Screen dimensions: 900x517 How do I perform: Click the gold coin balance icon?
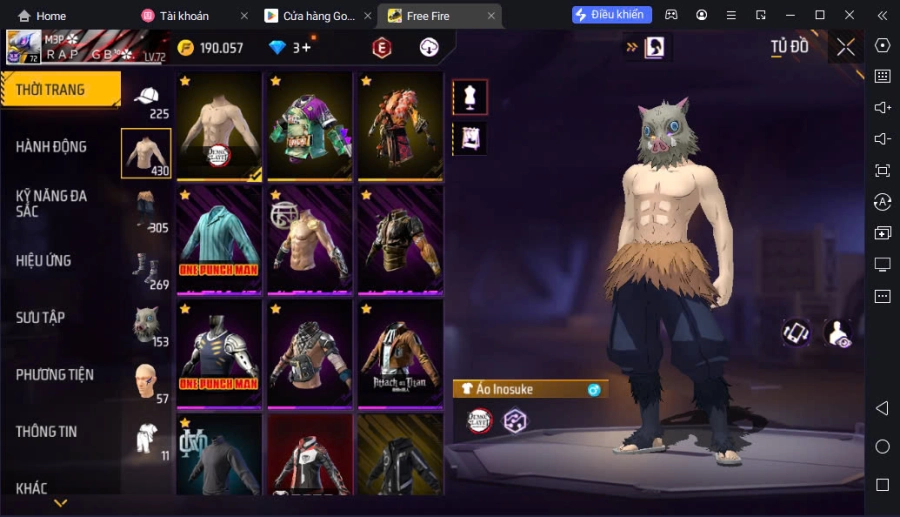tap(186, 48)
